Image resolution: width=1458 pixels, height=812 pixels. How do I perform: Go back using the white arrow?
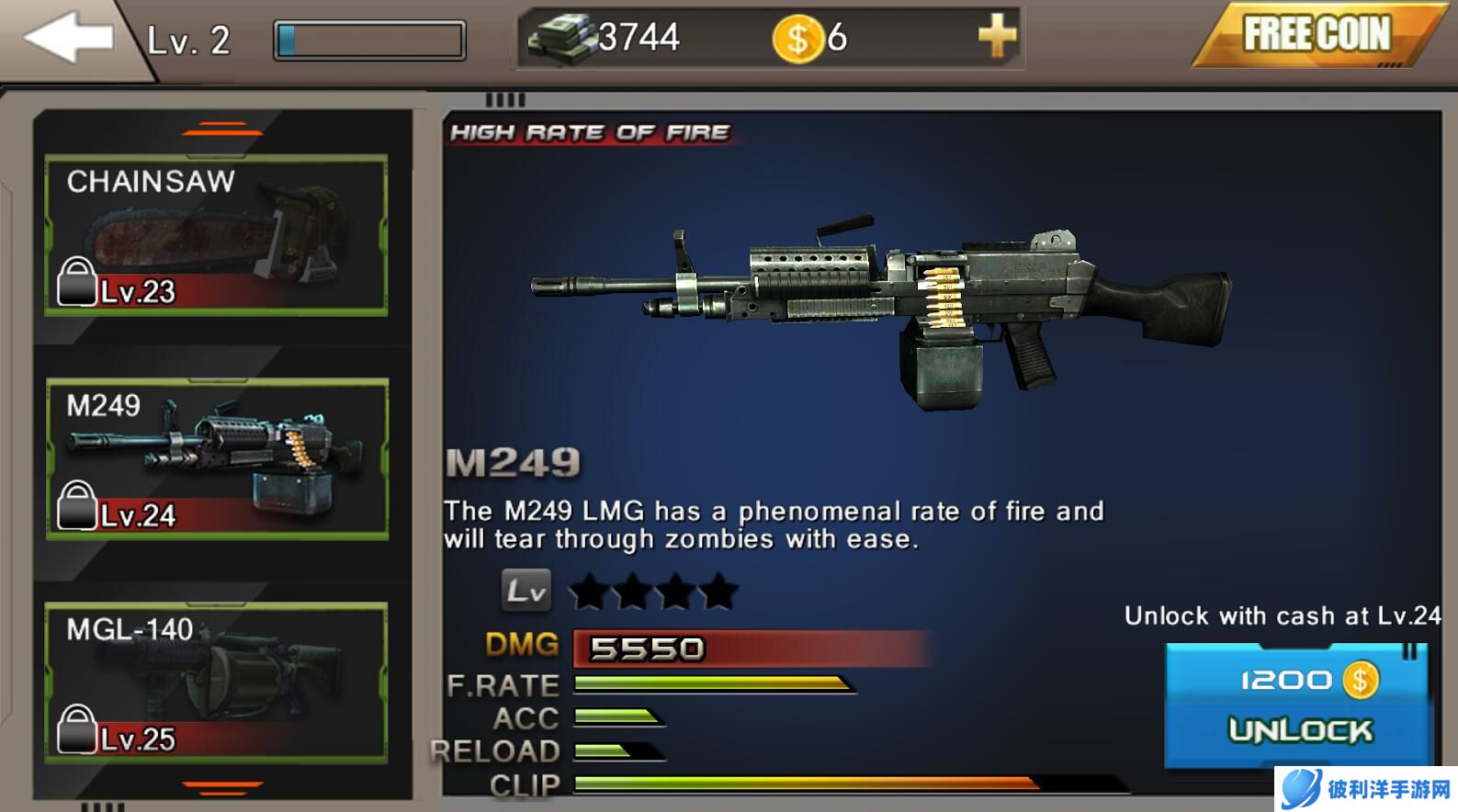coord(66,38)
